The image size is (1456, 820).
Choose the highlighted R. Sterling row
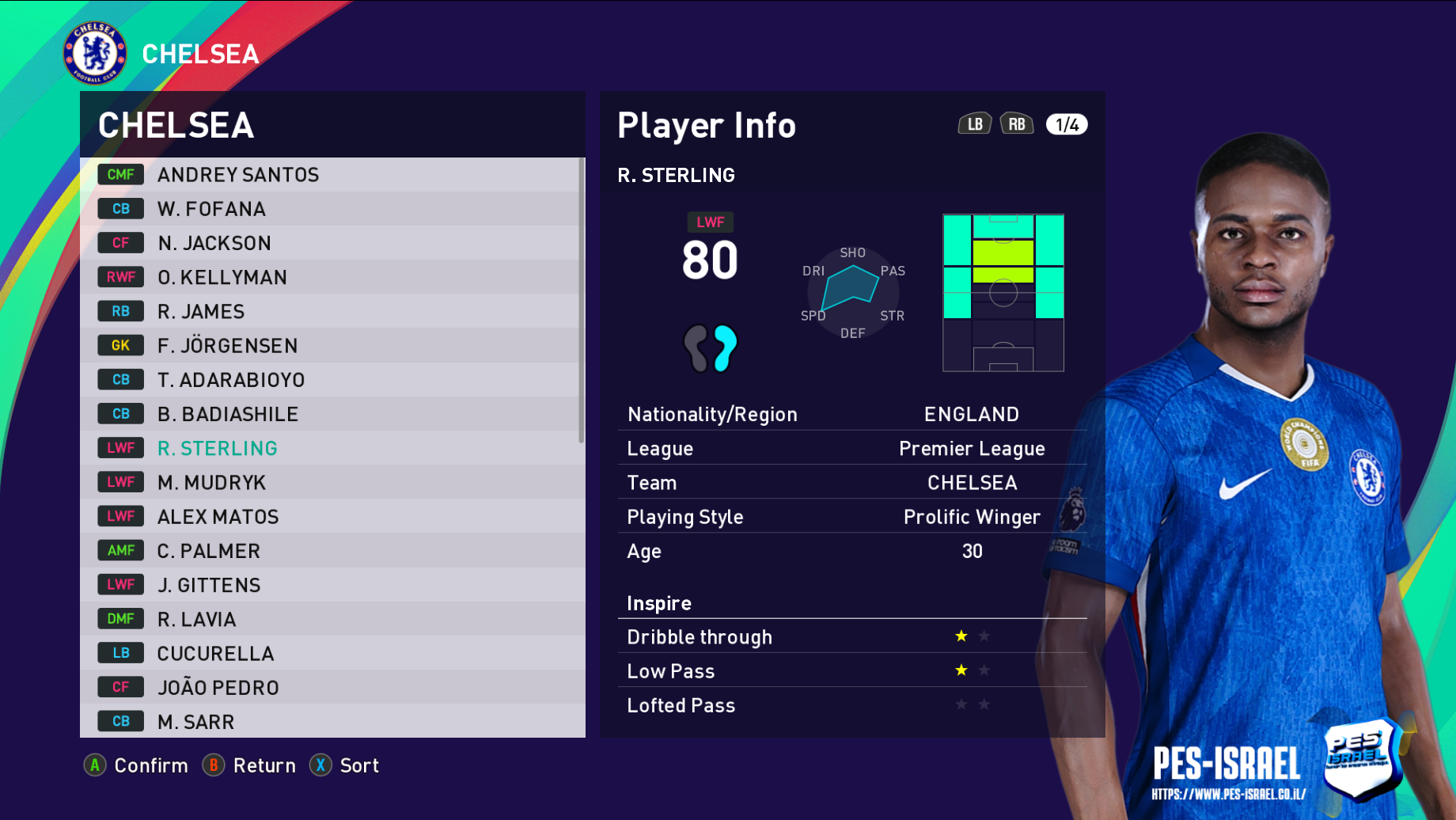pos(218,448)
